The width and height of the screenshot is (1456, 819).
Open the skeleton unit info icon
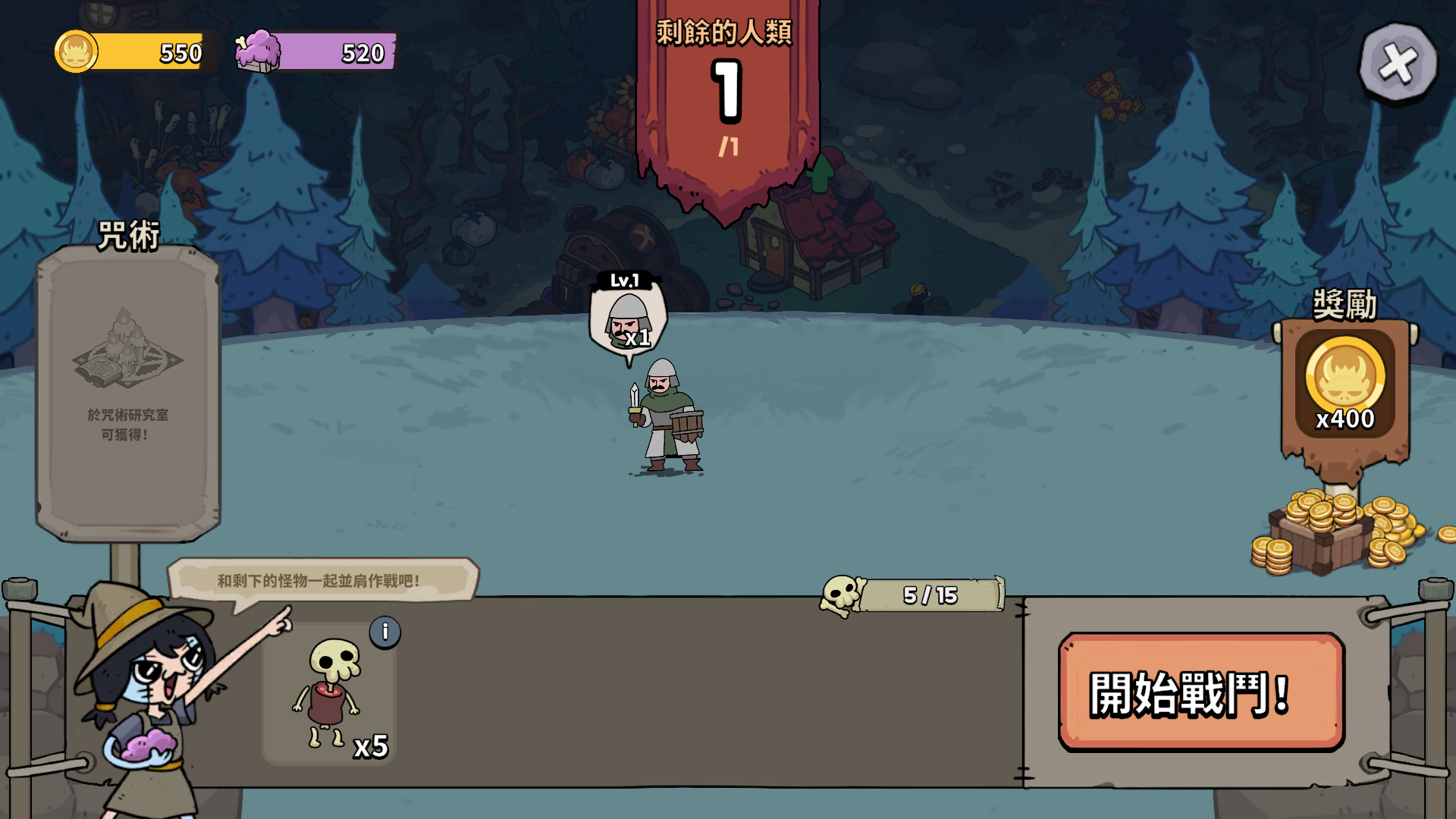pyautogui.click(x=385, y=632)
